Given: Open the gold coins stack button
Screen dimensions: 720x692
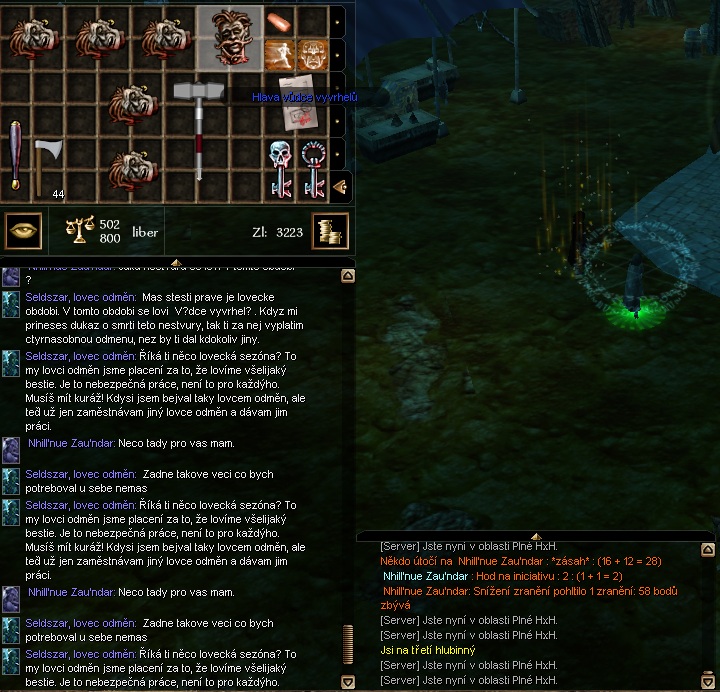Looking at the screenshot, I should [x=329, y=231].
